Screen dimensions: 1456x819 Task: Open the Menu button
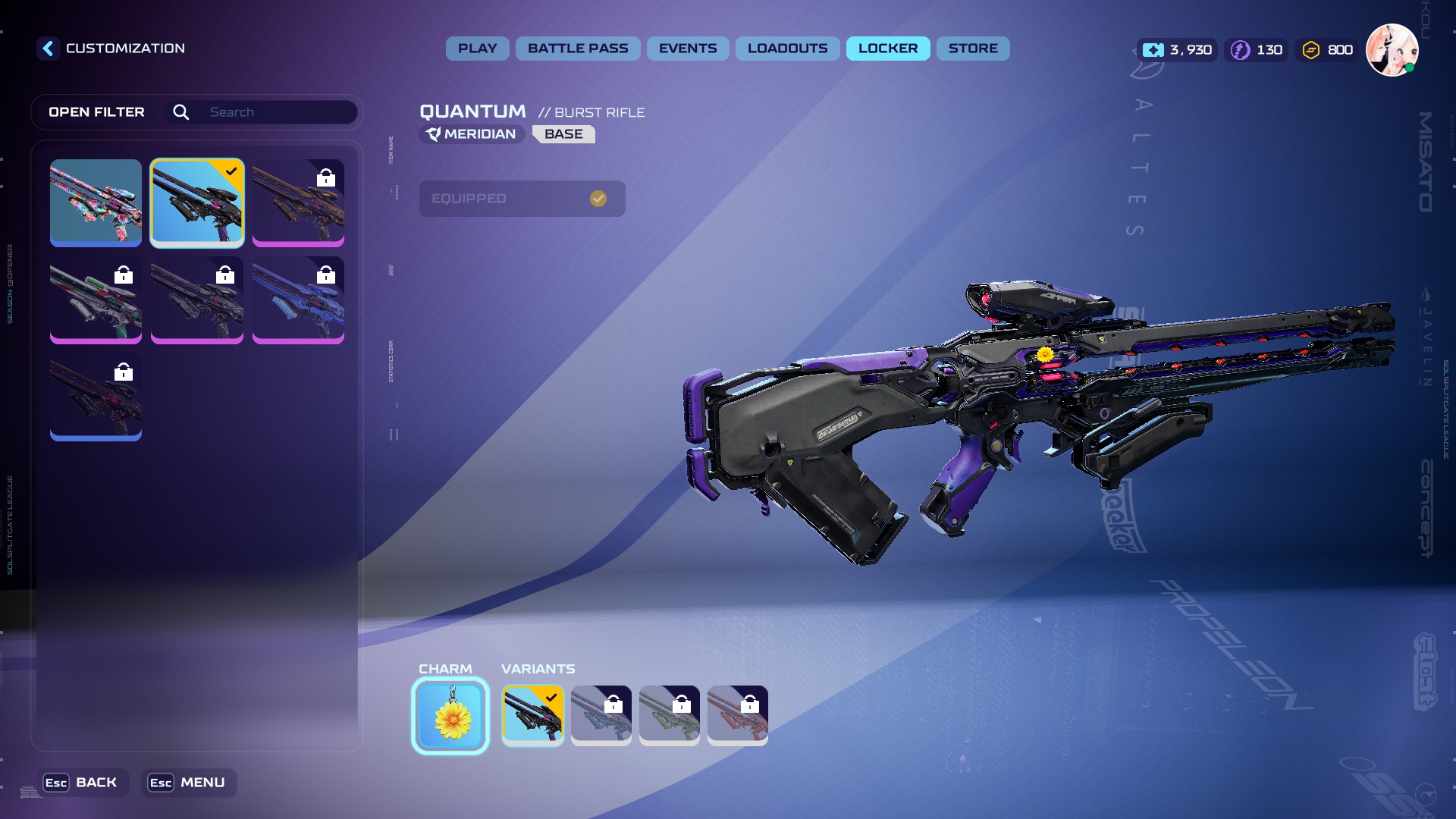(x=188, y=783)
